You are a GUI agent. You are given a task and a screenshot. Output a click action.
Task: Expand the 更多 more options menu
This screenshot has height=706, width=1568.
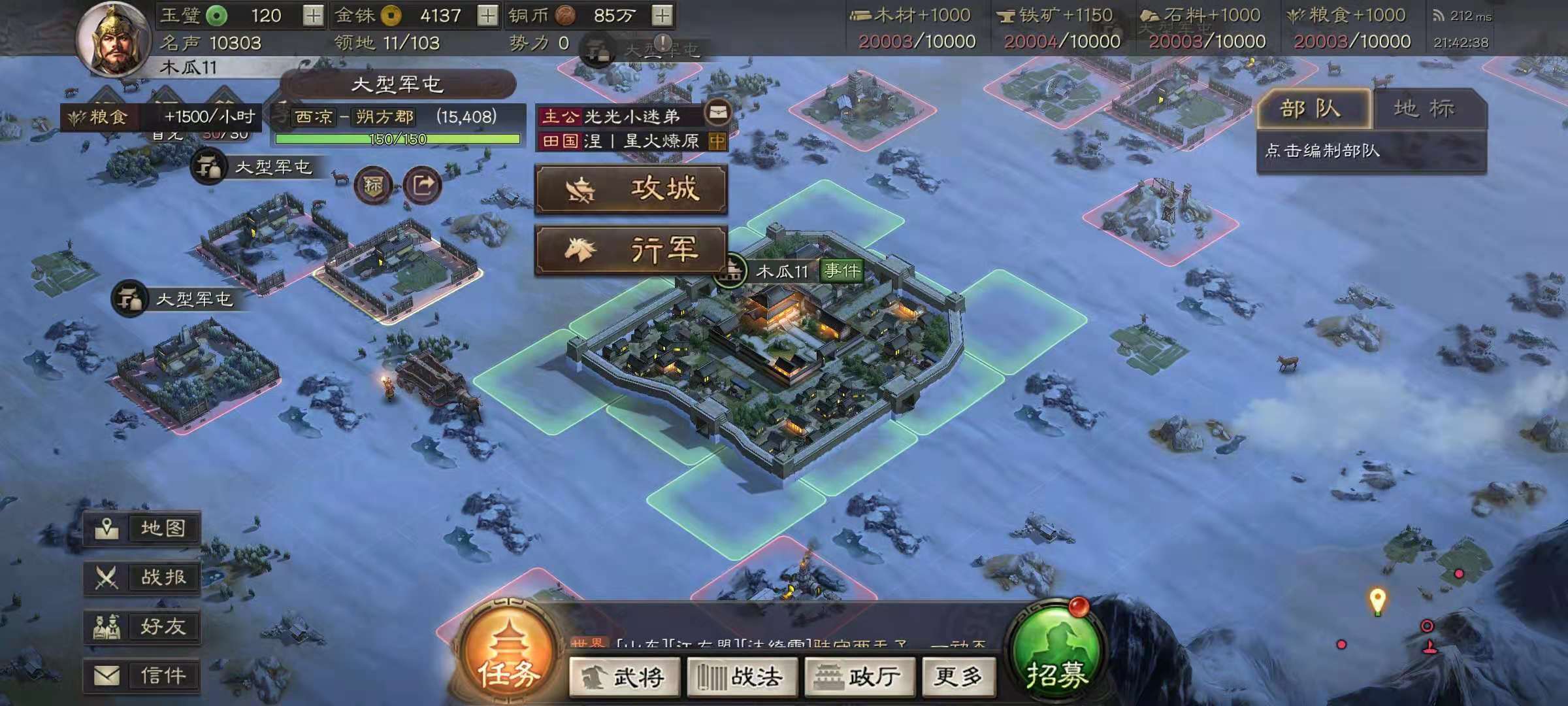[958, 678]
